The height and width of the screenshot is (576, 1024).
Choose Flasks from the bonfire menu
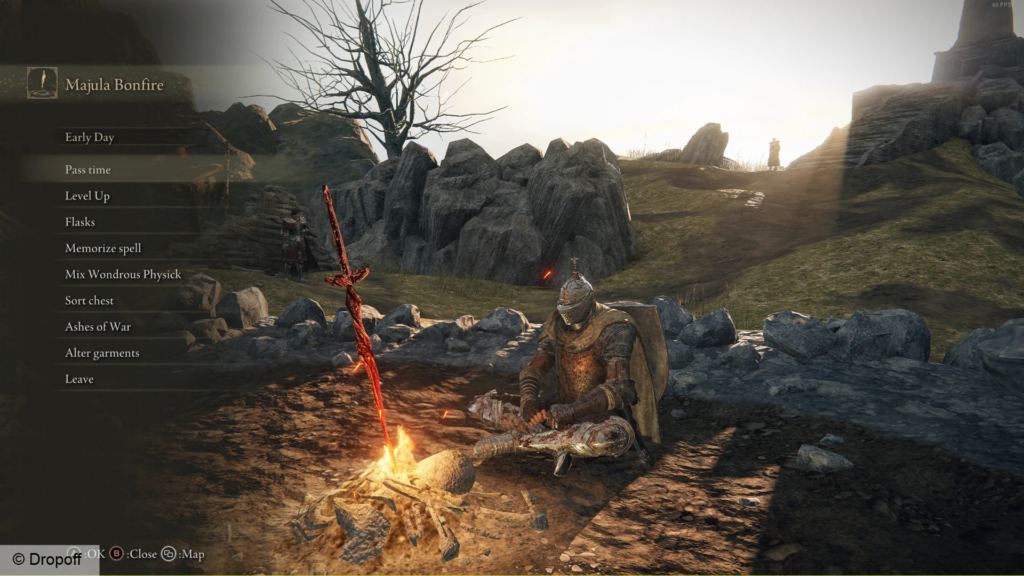(80, 222)
